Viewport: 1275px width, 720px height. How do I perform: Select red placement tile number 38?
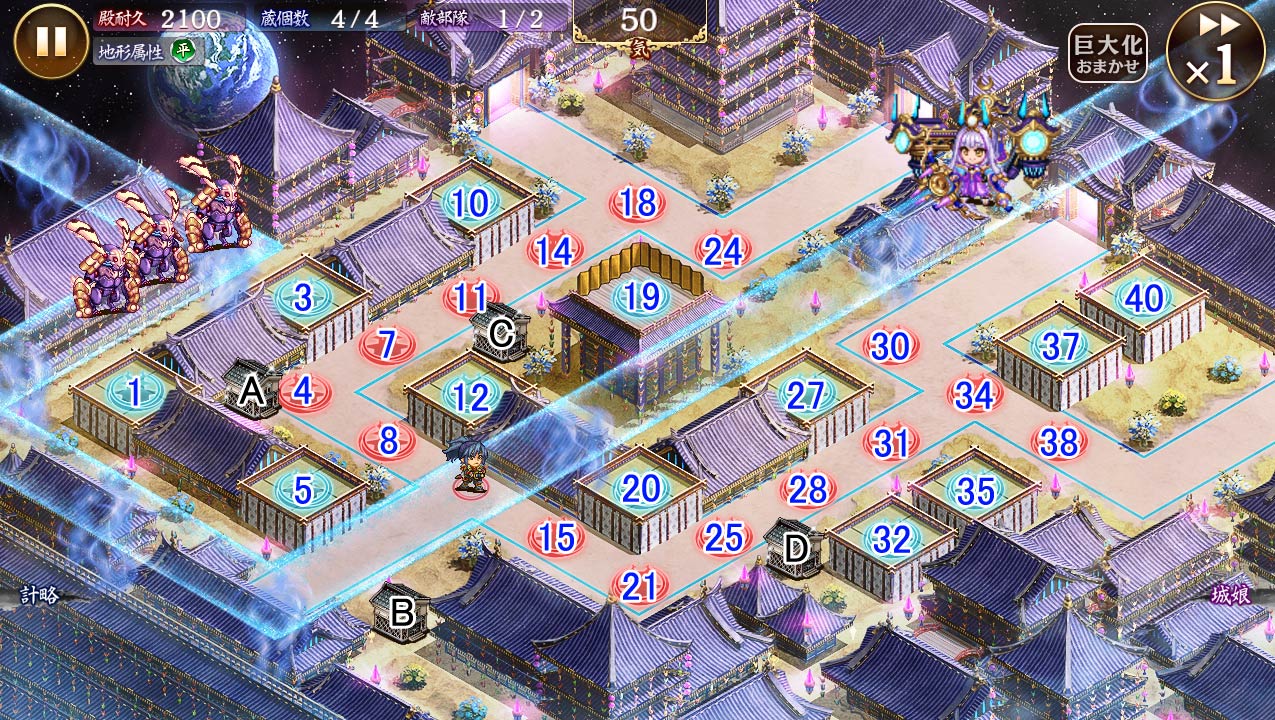[1059, 441]
